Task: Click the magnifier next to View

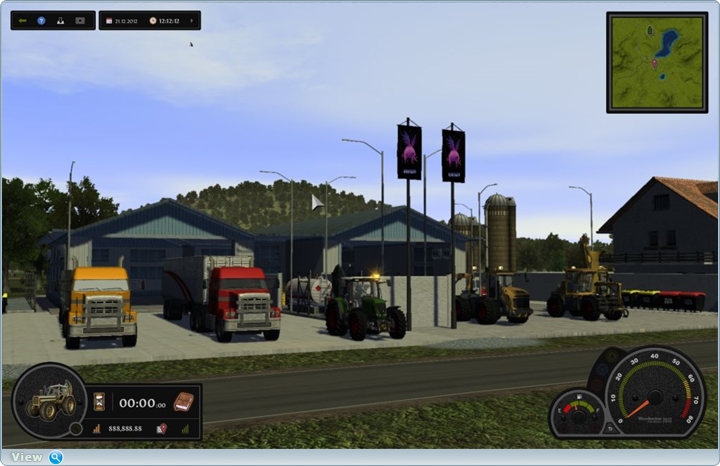Action: coord(56,457)
